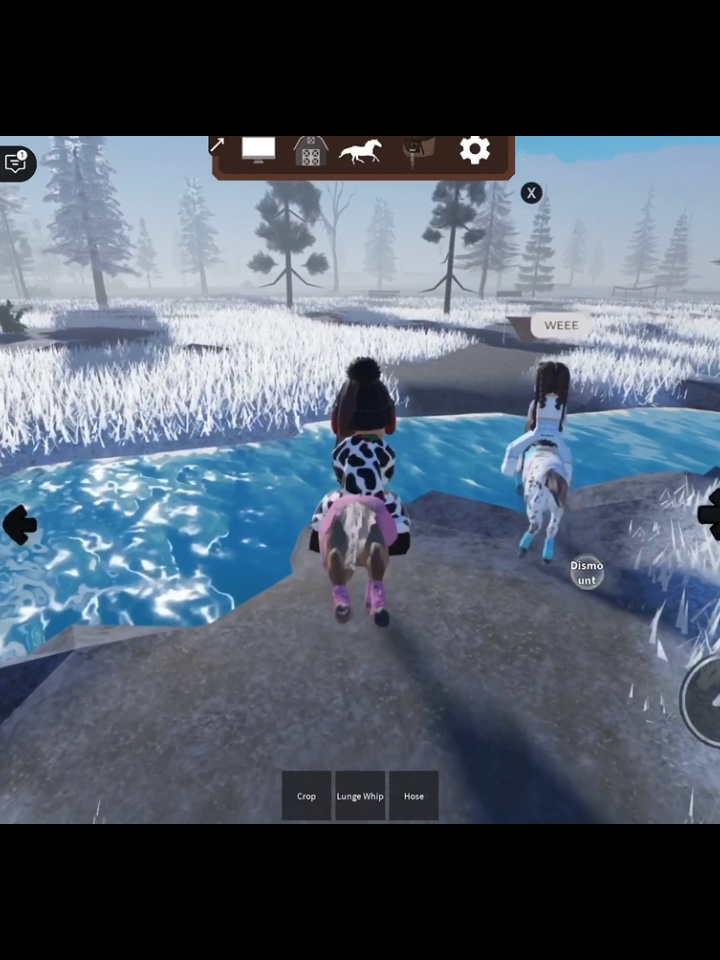This screenshot has height=960, width=720.
Task: Tap the round jump button
Action: pos(703,699)
